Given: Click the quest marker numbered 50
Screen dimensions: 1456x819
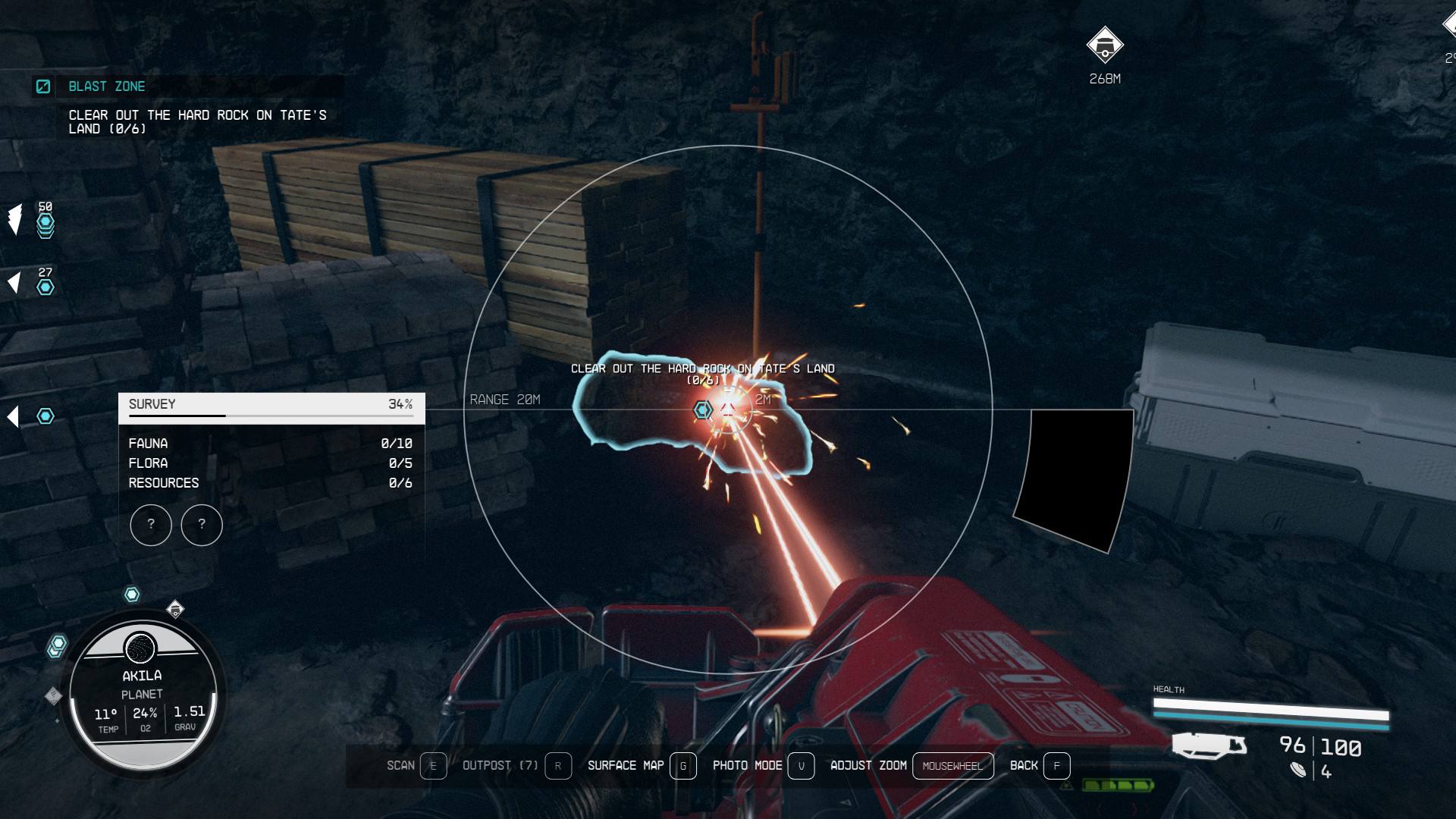Looking at the screenshot, I should pyautogui.click(x=45, y=222).
